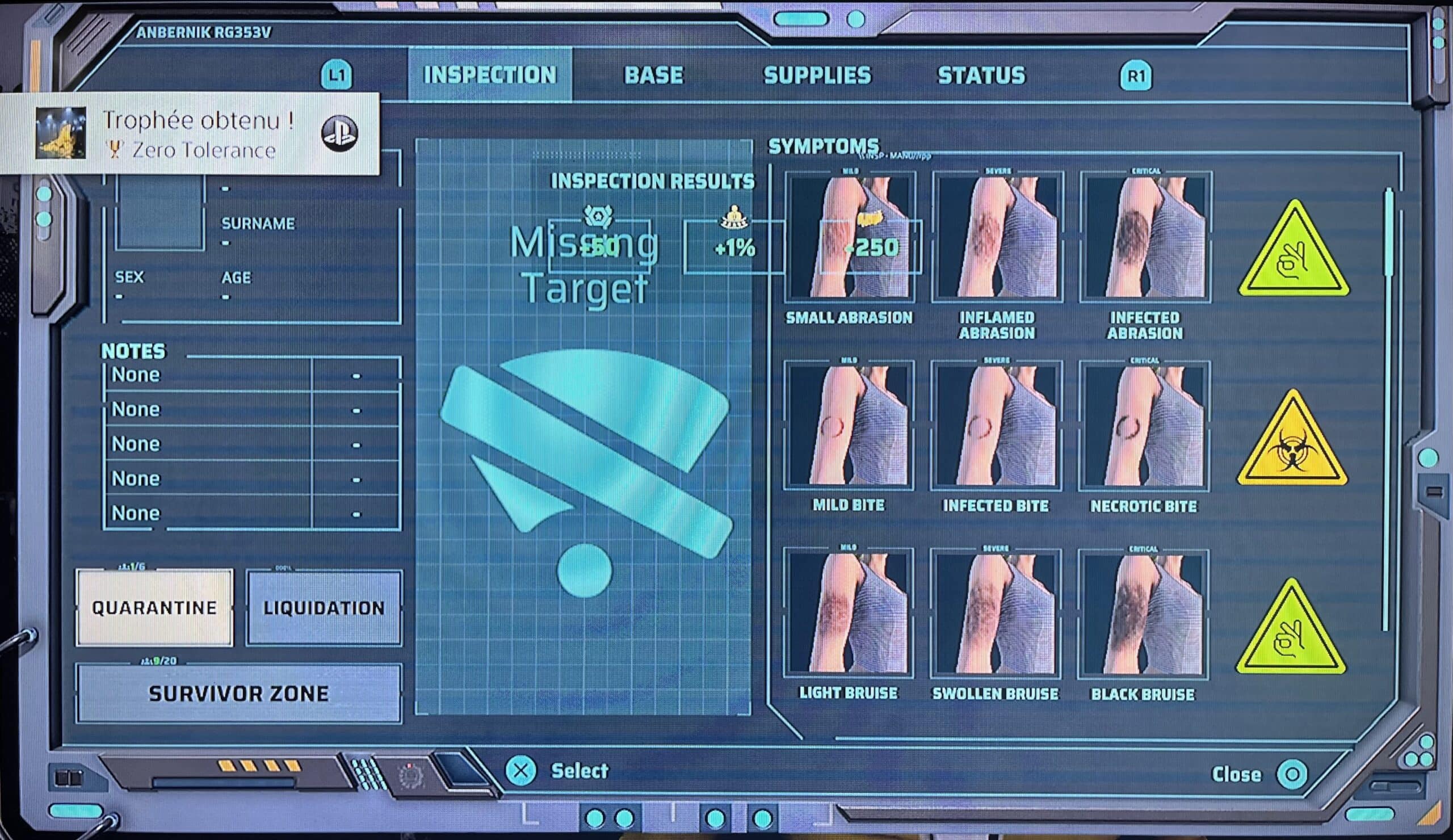The height and width of the screenshot is (840, 1453).
Task: Select the Infected Bite symptom
Action: (996, 426)
